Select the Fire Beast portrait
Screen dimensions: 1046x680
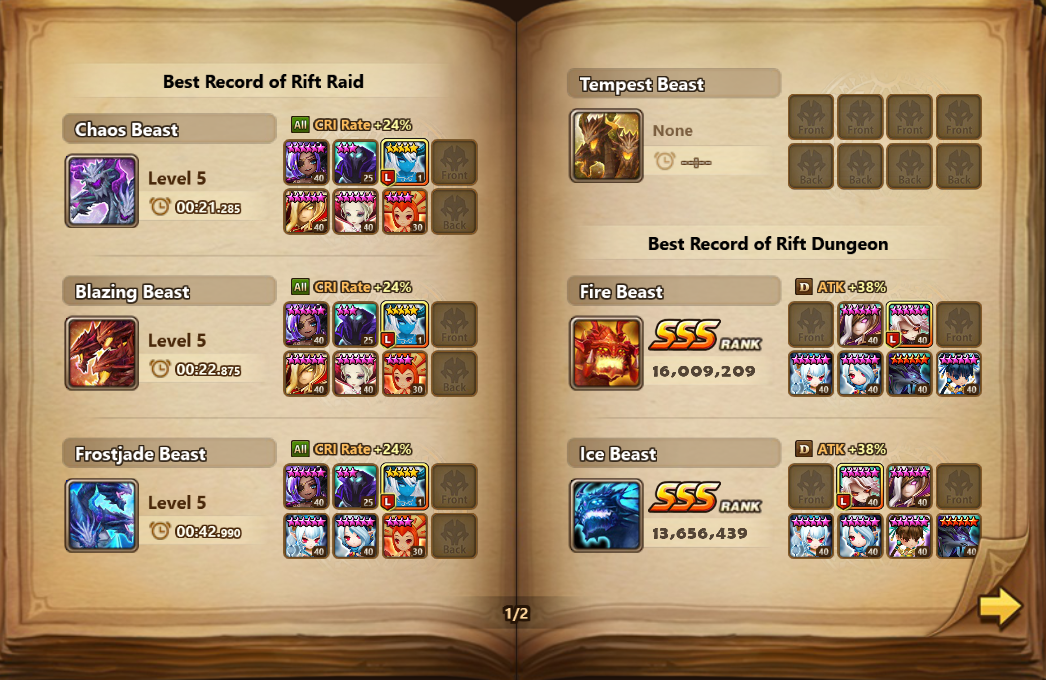[607, 353]
